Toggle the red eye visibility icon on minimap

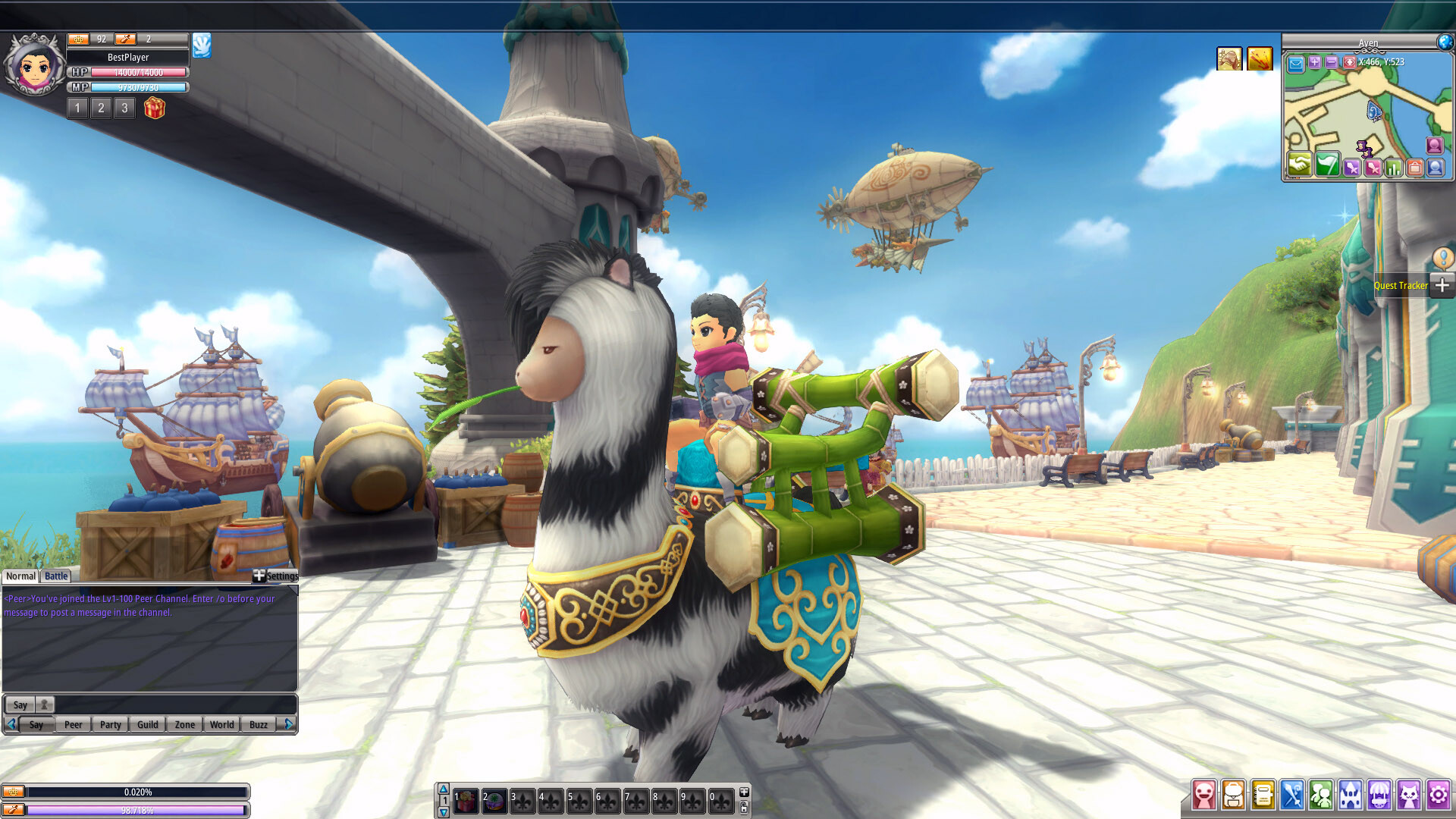[1350, 63]
